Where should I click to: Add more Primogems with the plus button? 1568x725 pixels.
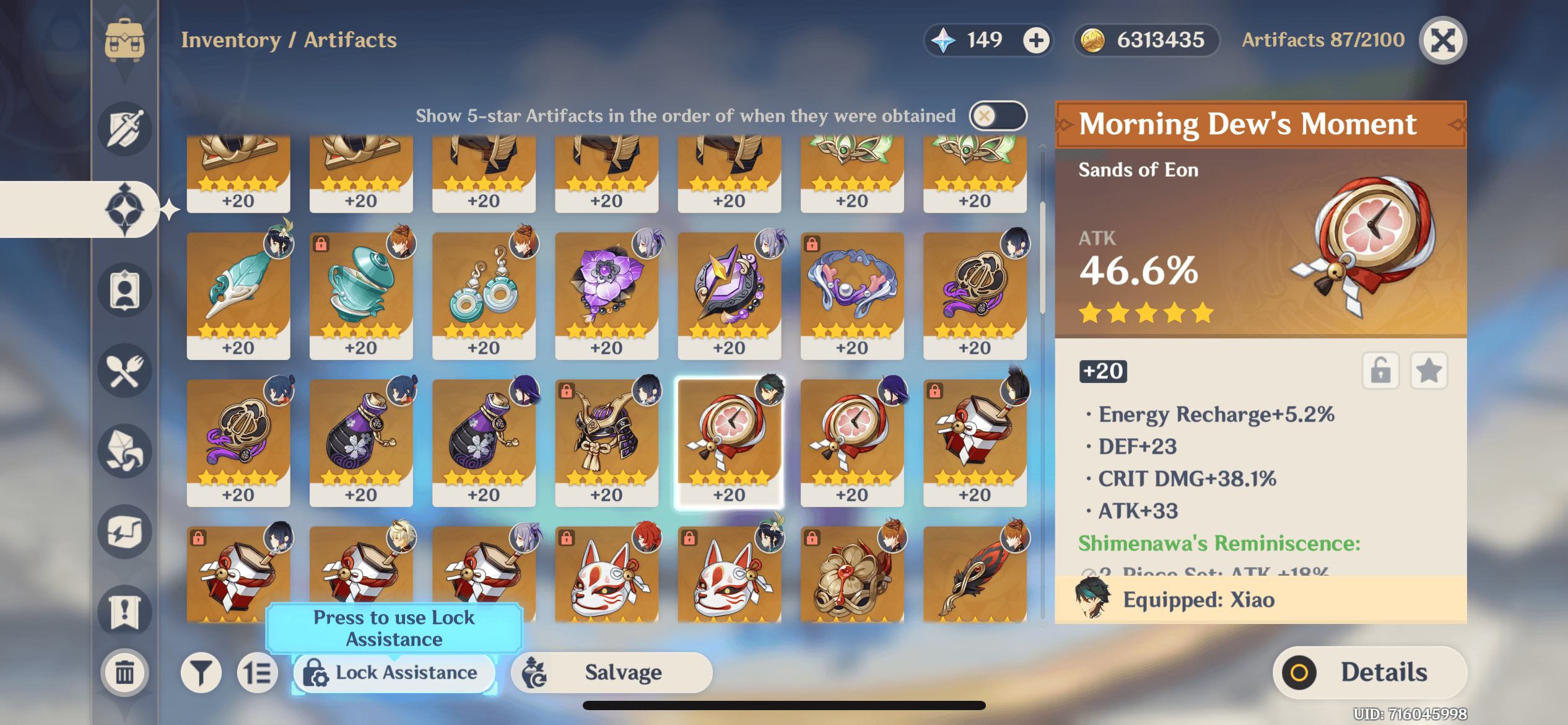1036,41
